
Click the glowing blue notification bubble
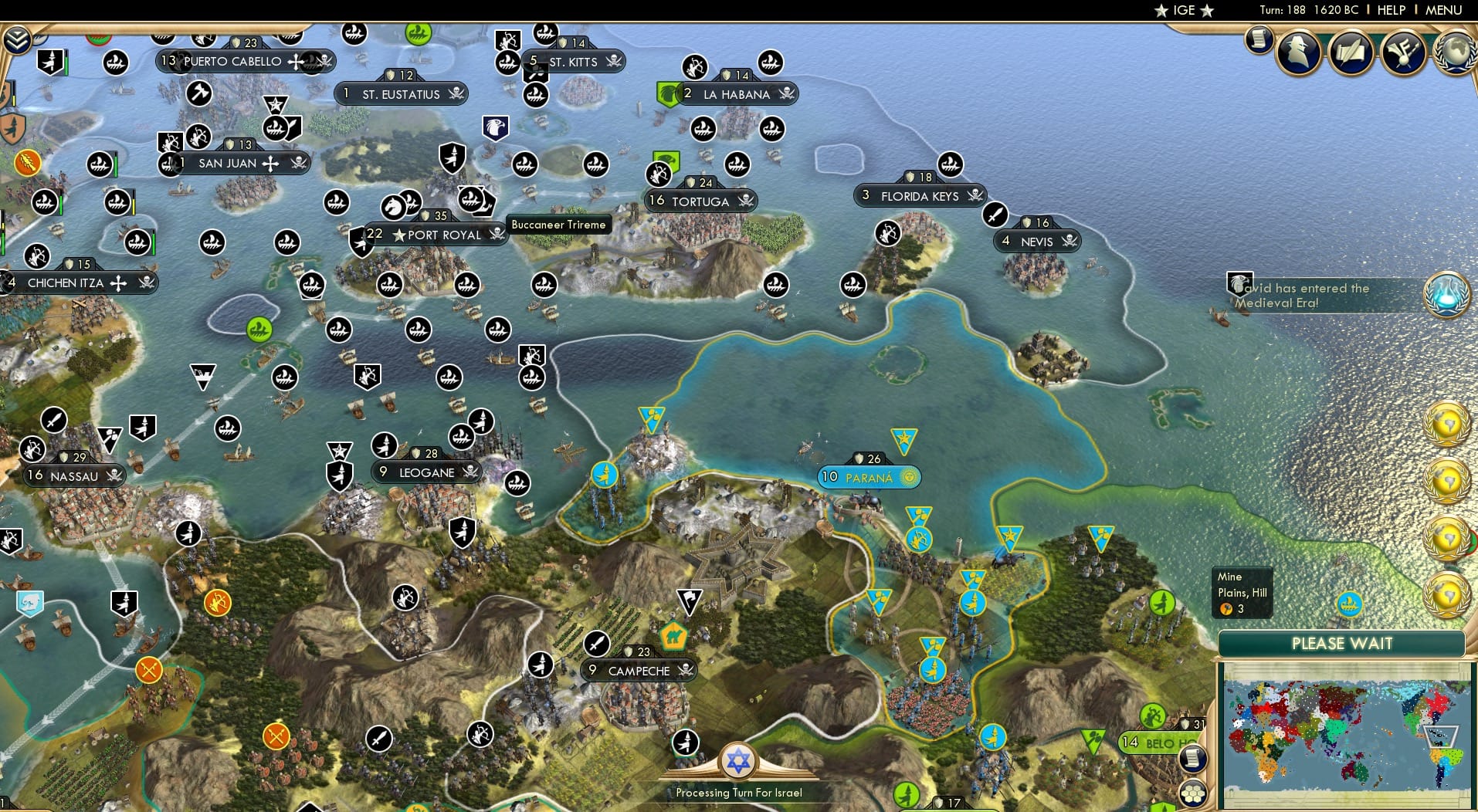pyautogui.click(x=1446, y=296)
